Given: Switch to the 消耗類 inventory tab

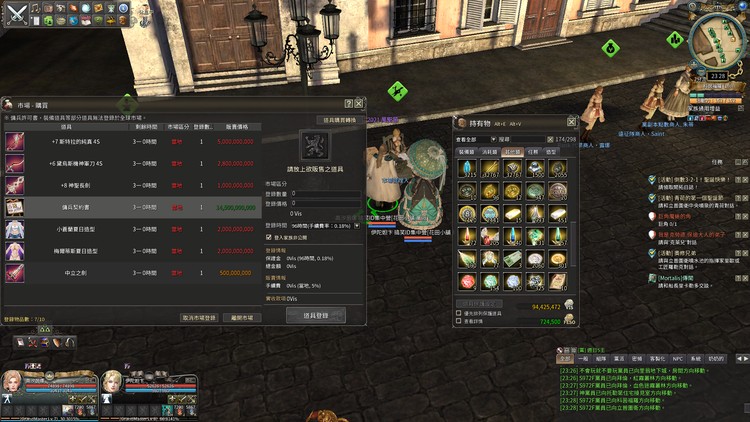Looking at the screenshot, I should tap(490, 152).
